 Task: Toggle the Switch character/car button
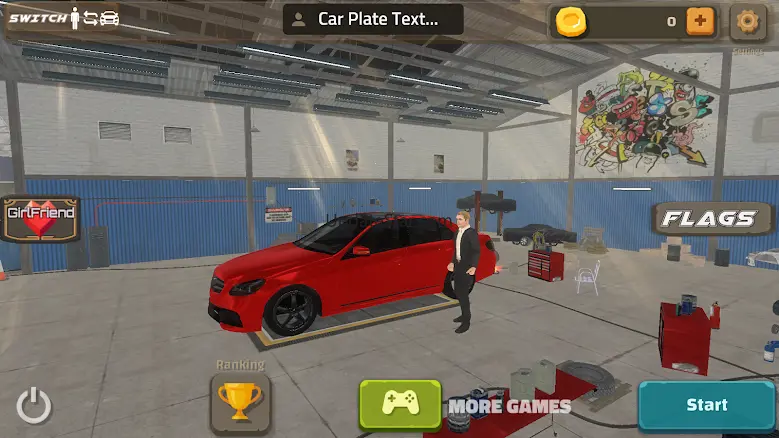coord(65,18)
